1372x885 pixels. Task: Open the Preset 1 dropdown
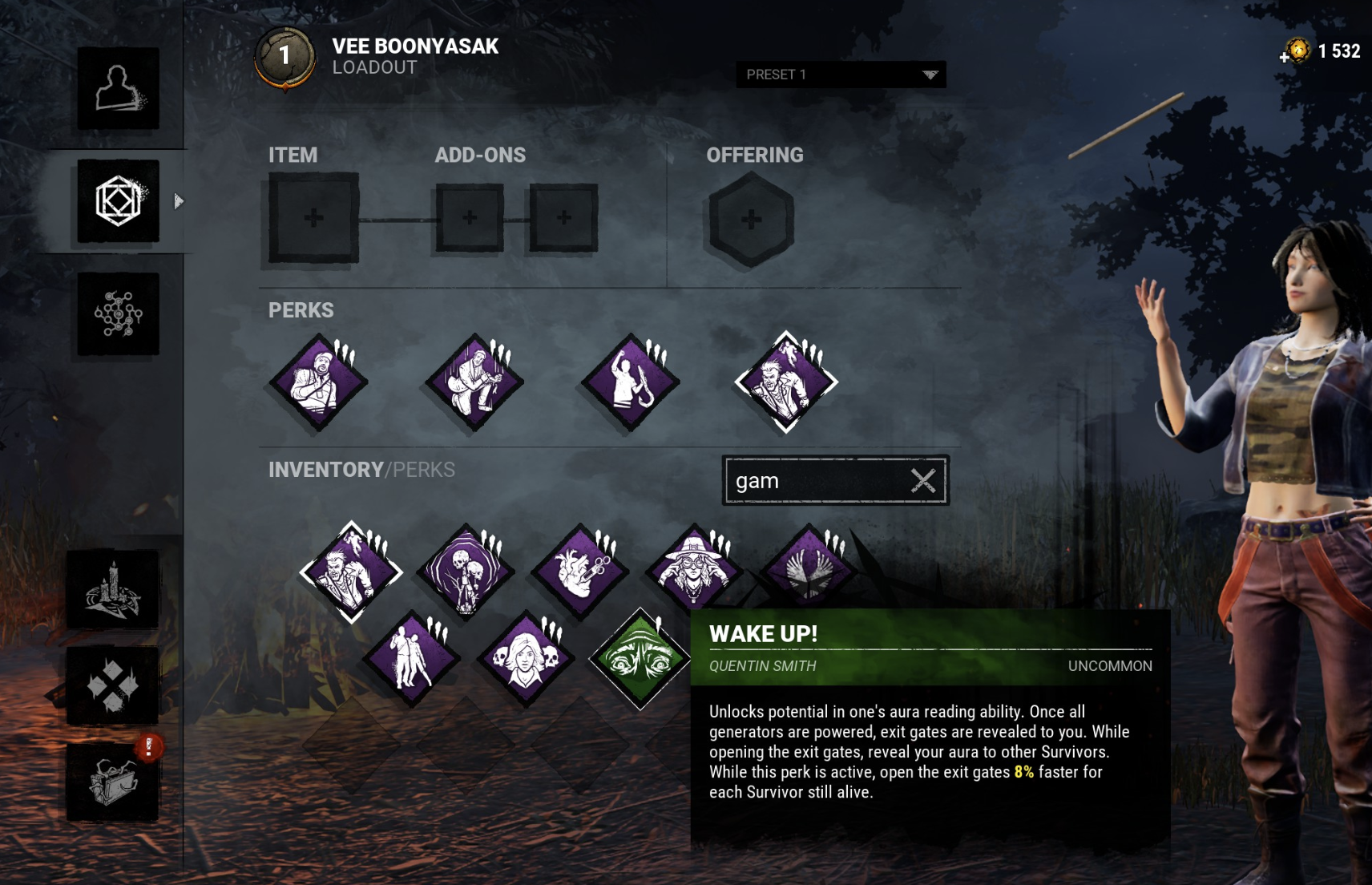point(841,75)
